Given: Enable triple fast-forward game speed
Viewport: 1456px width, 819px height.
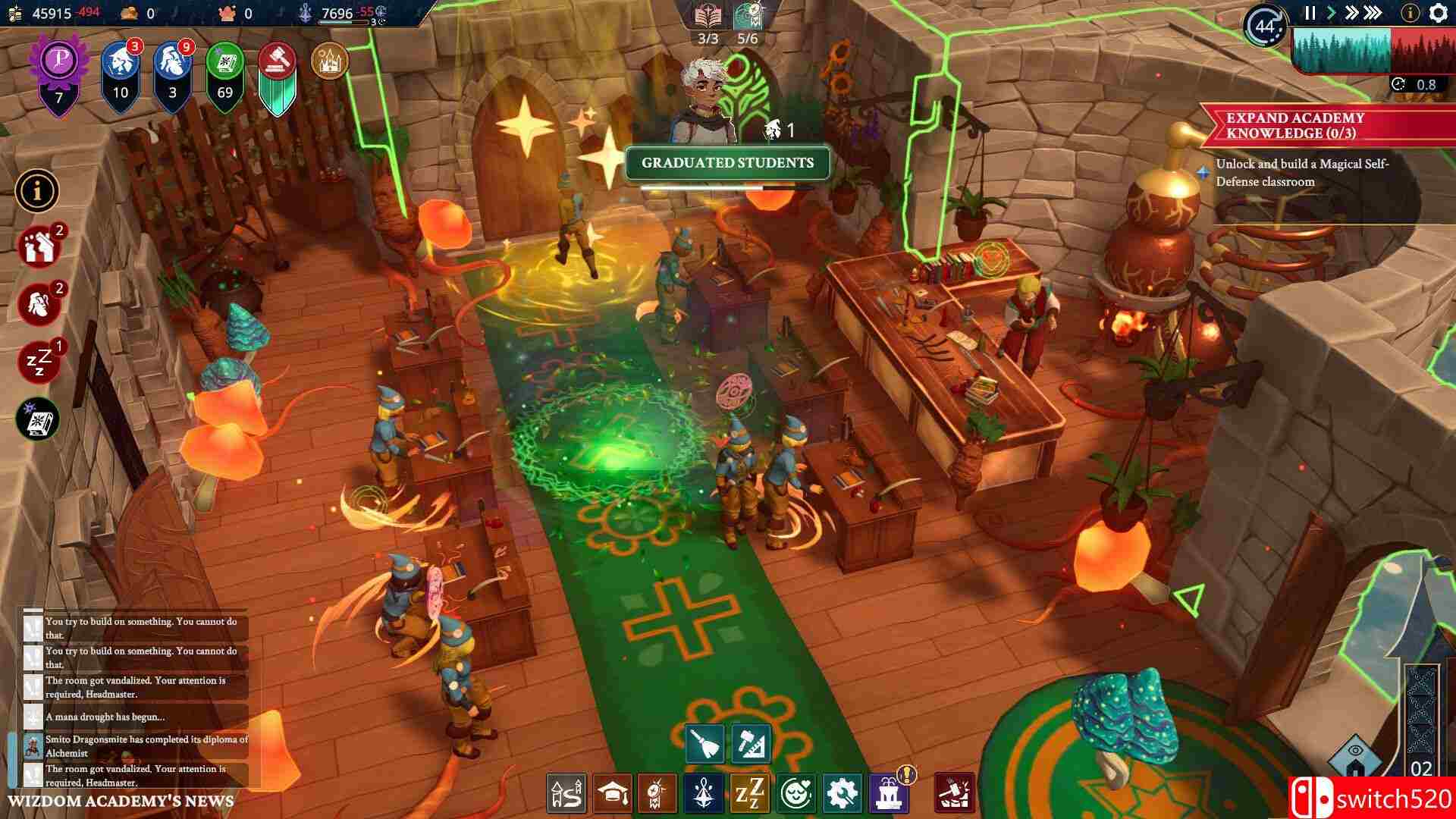Looking at the screenshot, I should [x=1371, y=12].
